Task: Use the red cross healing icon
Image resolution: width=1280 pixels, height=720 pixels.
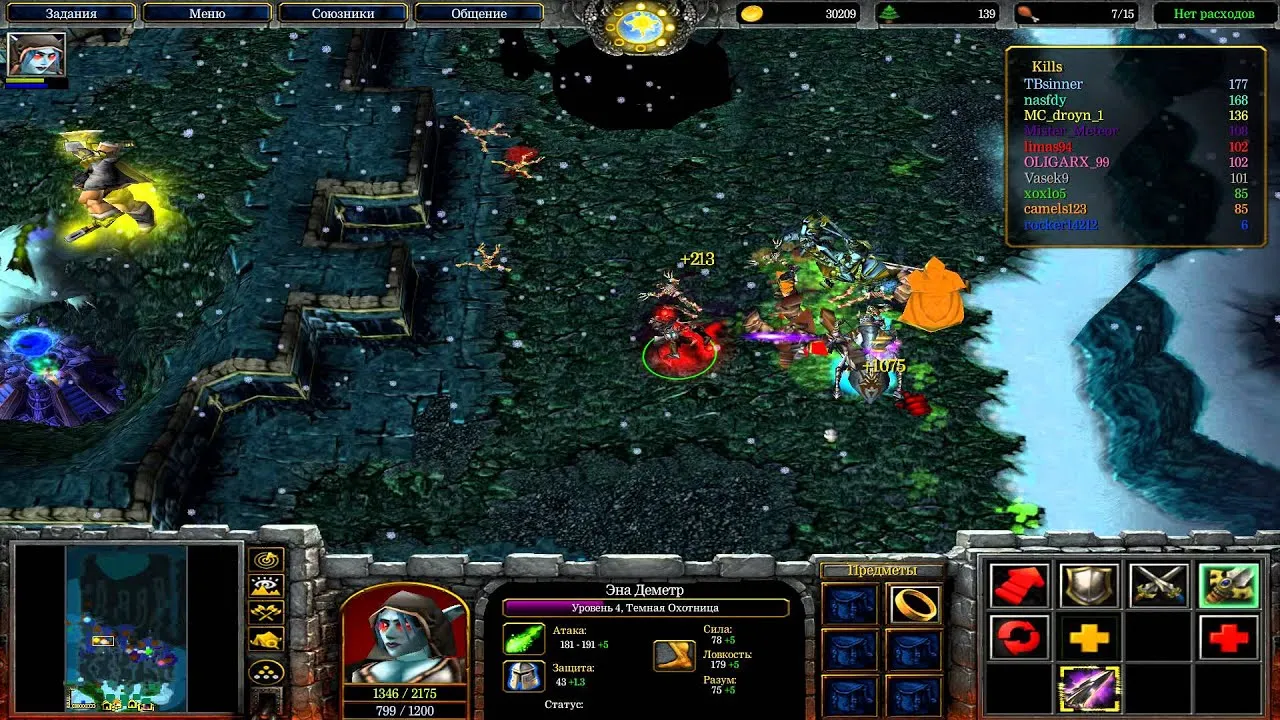Action: tap(1228, 636)
